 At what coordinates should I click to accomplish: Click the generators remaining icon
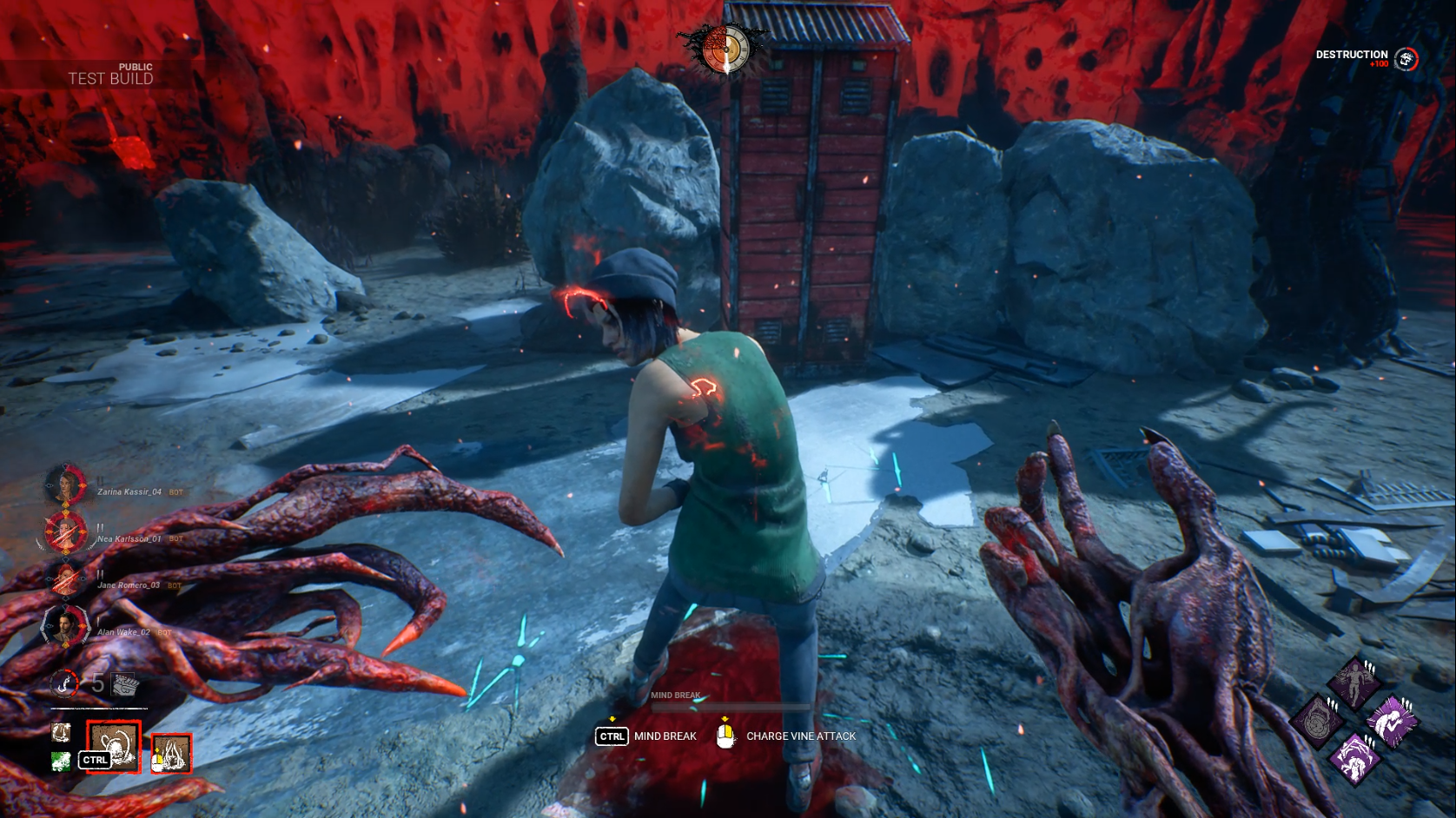(126, 685)
